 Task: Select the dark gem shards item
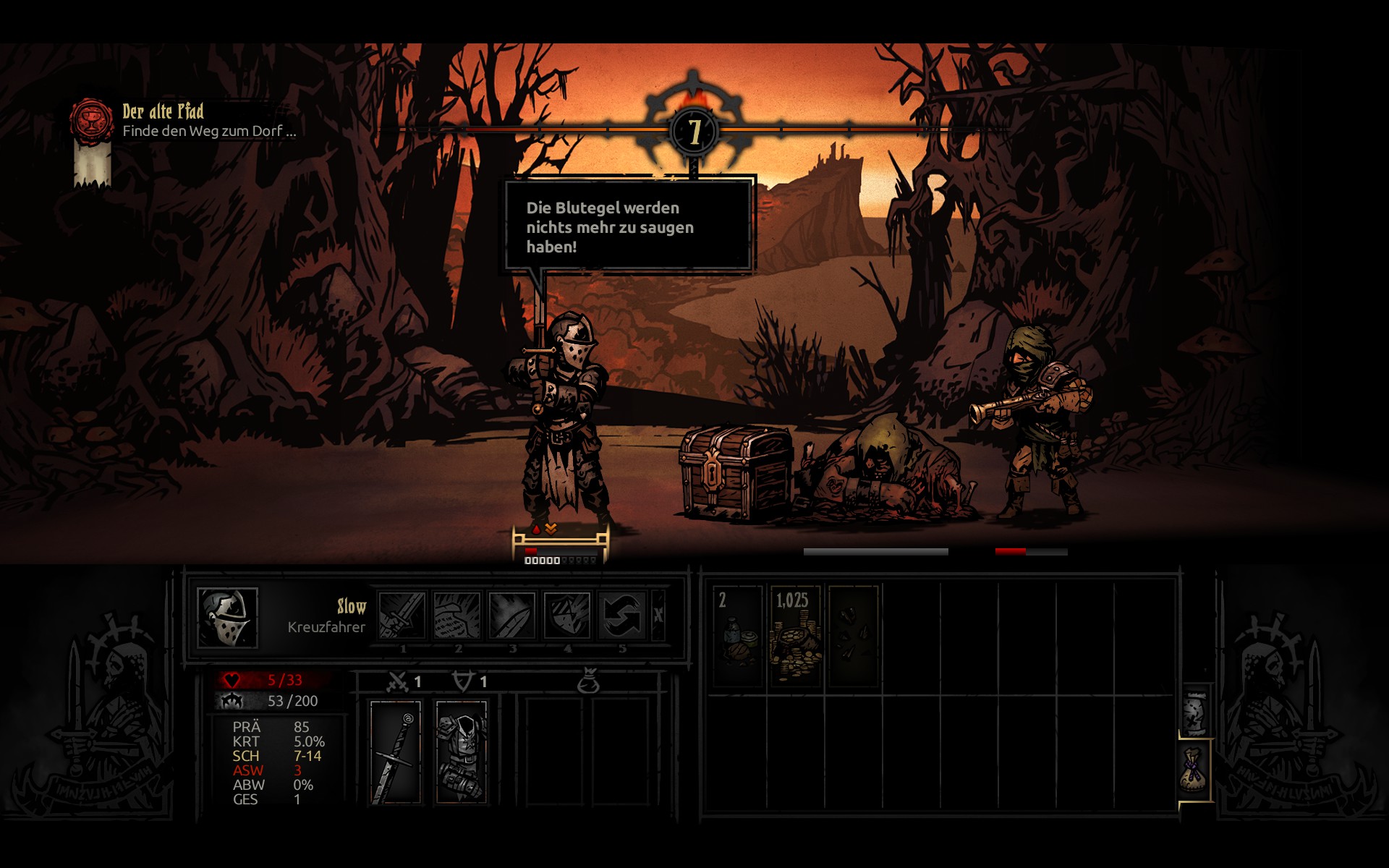click(853, 636)
